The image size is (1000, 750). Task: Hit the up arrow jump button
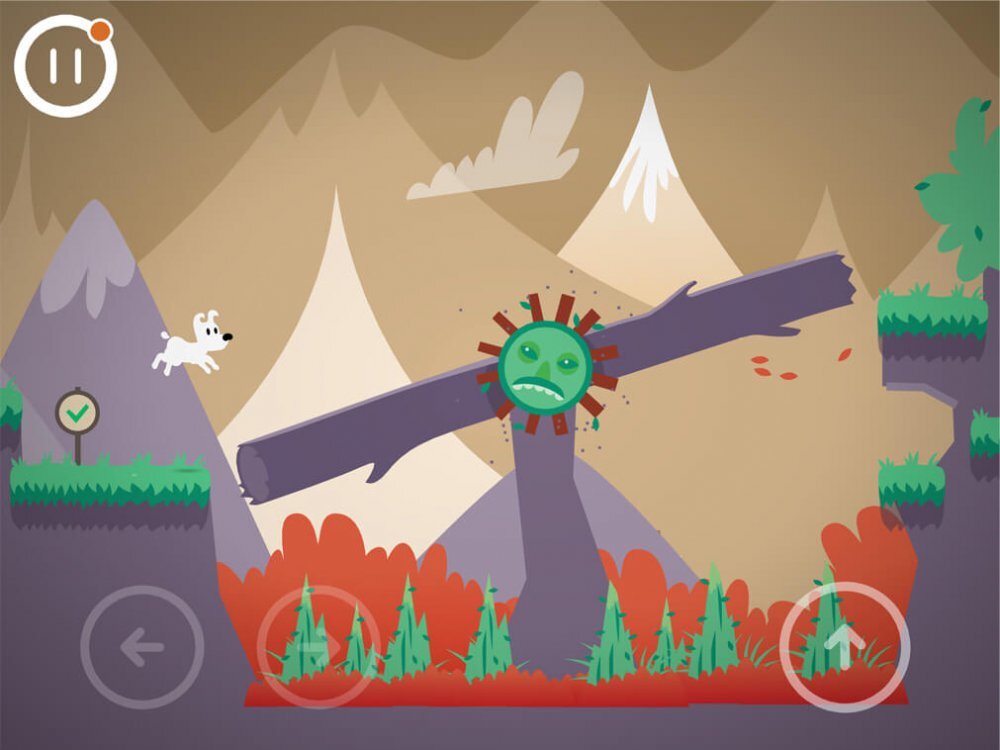(x=844, y=646)
